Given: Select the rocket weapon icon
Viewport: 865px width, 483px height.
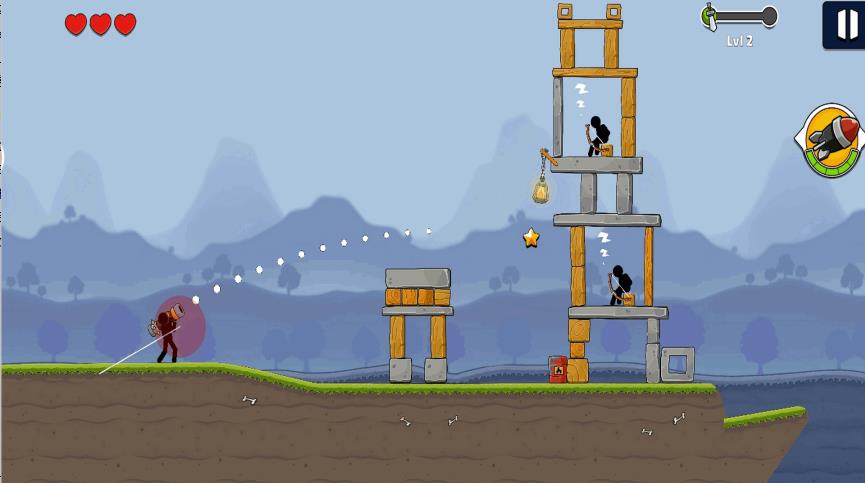Looking at the screenshot, I should pos(833,140).
